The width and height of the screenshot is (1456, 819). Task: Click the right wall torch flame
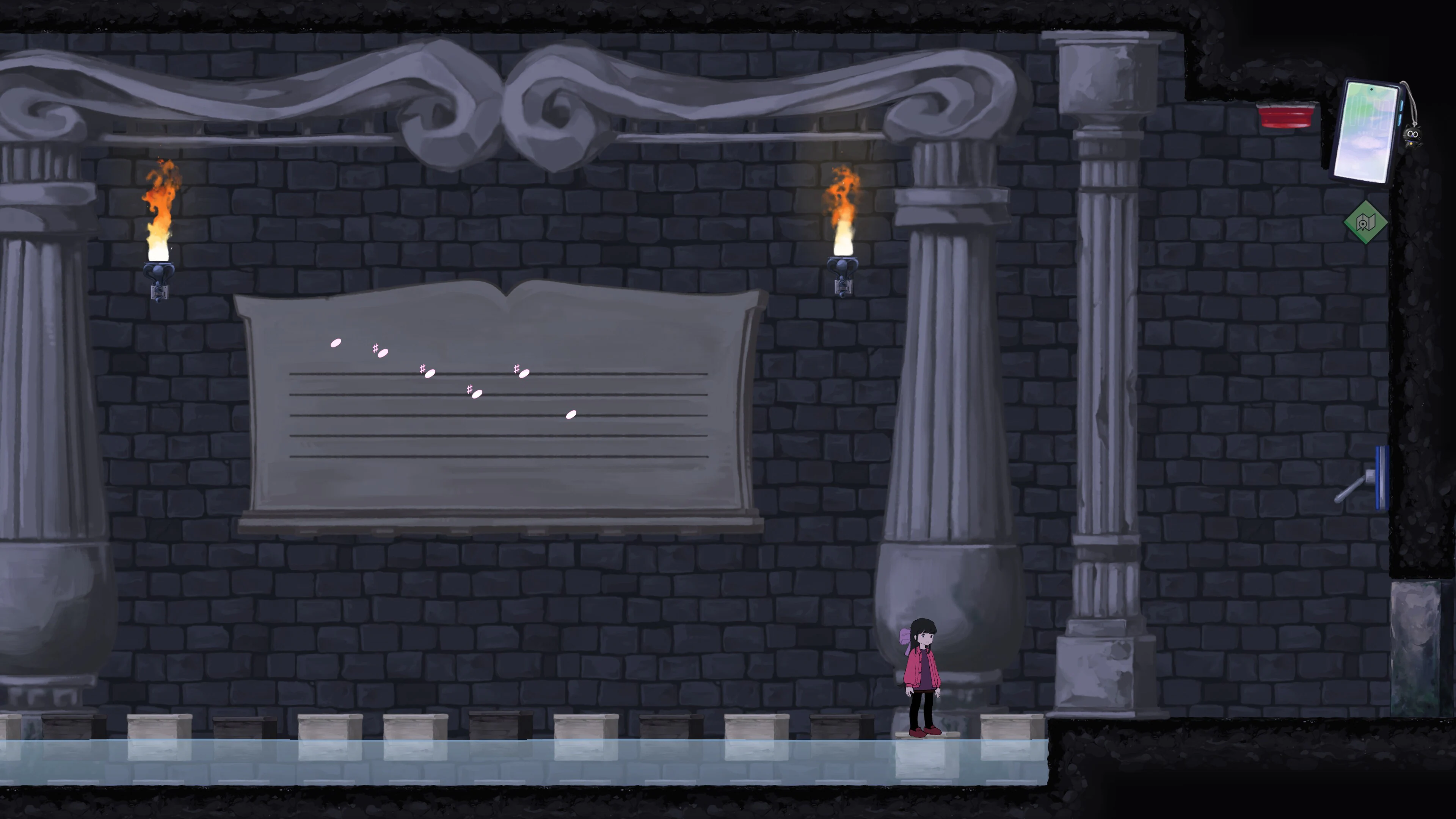842,204
